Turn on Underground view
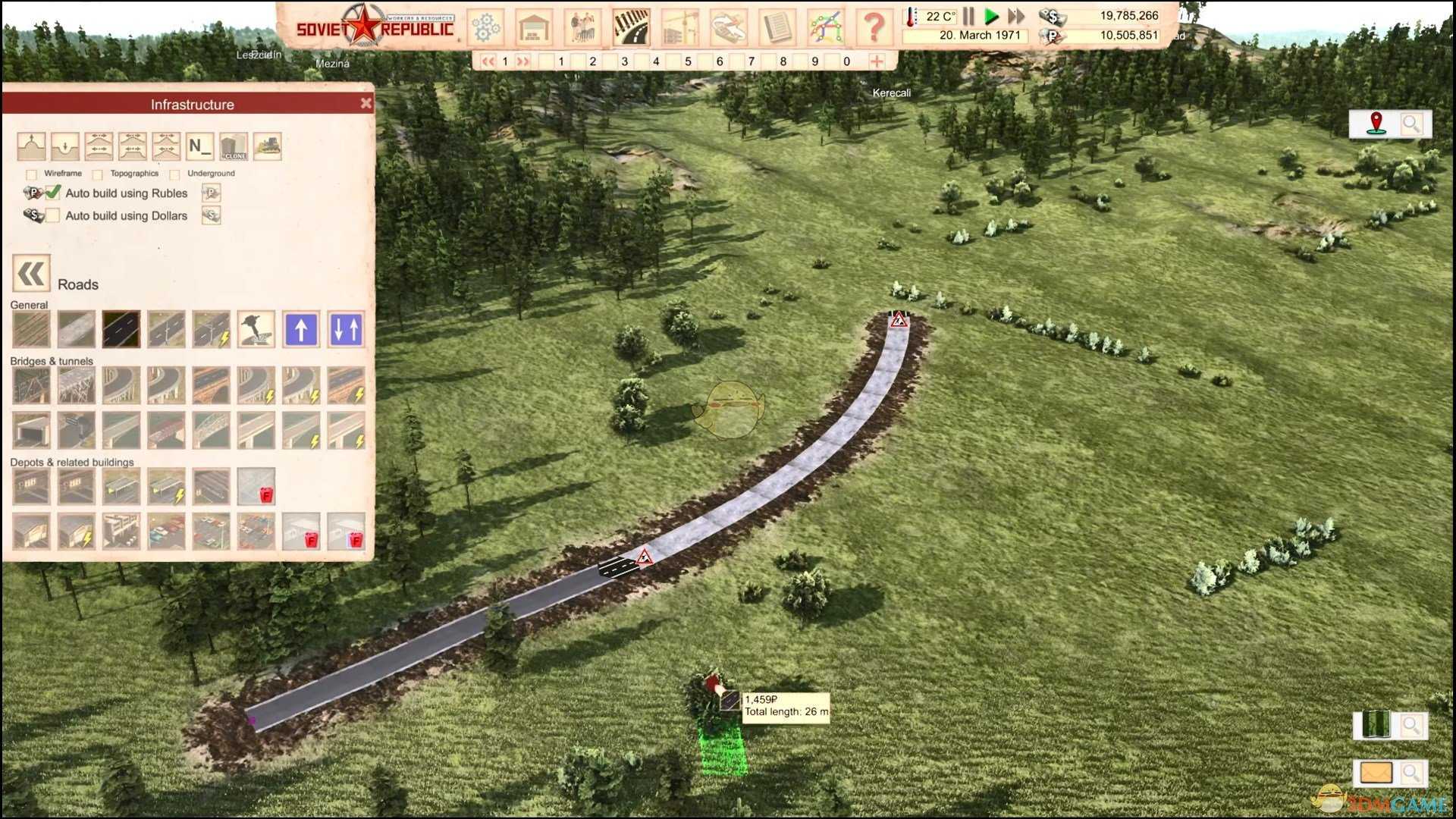Screen dimensions: 1456x819 click(175, 174)
